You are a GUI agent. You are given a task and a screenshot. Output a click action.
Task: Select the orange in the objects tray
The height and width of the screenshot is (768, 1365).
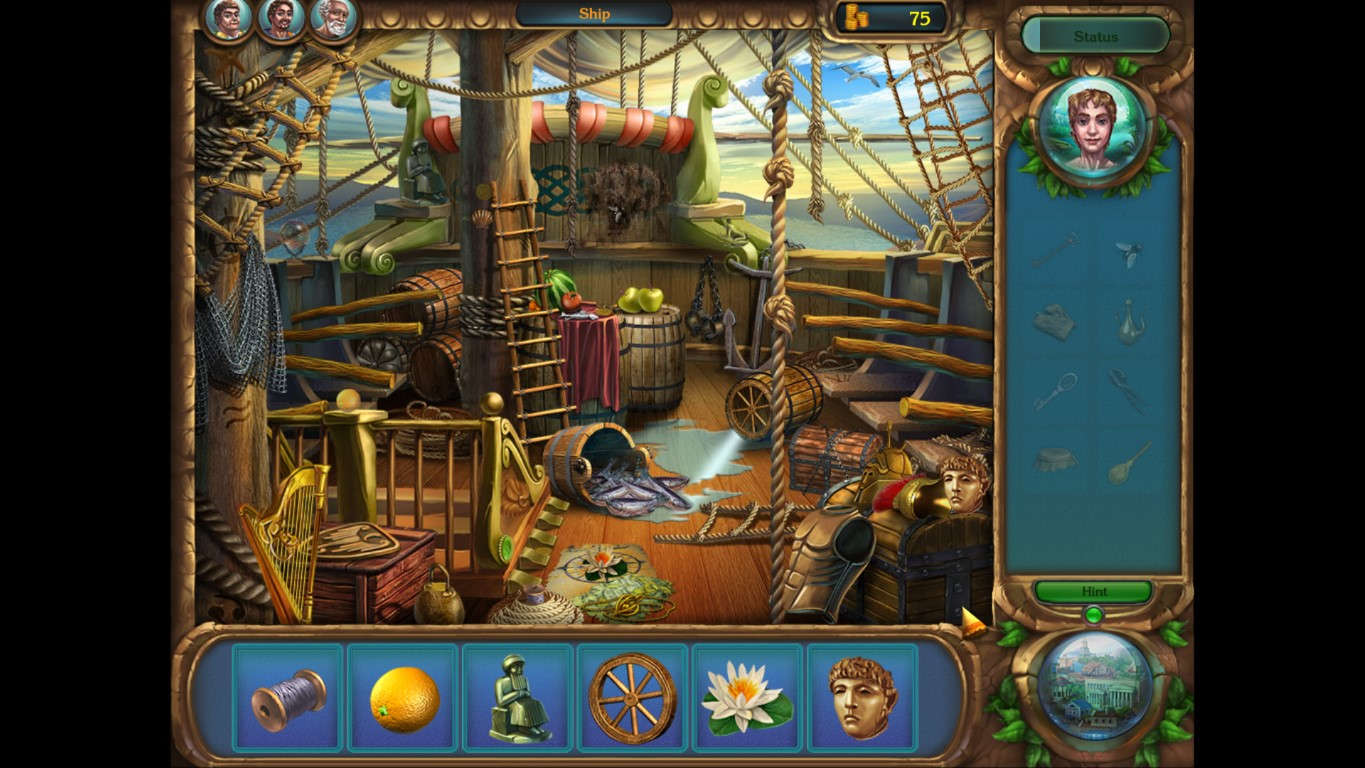(x=402, y=695)
